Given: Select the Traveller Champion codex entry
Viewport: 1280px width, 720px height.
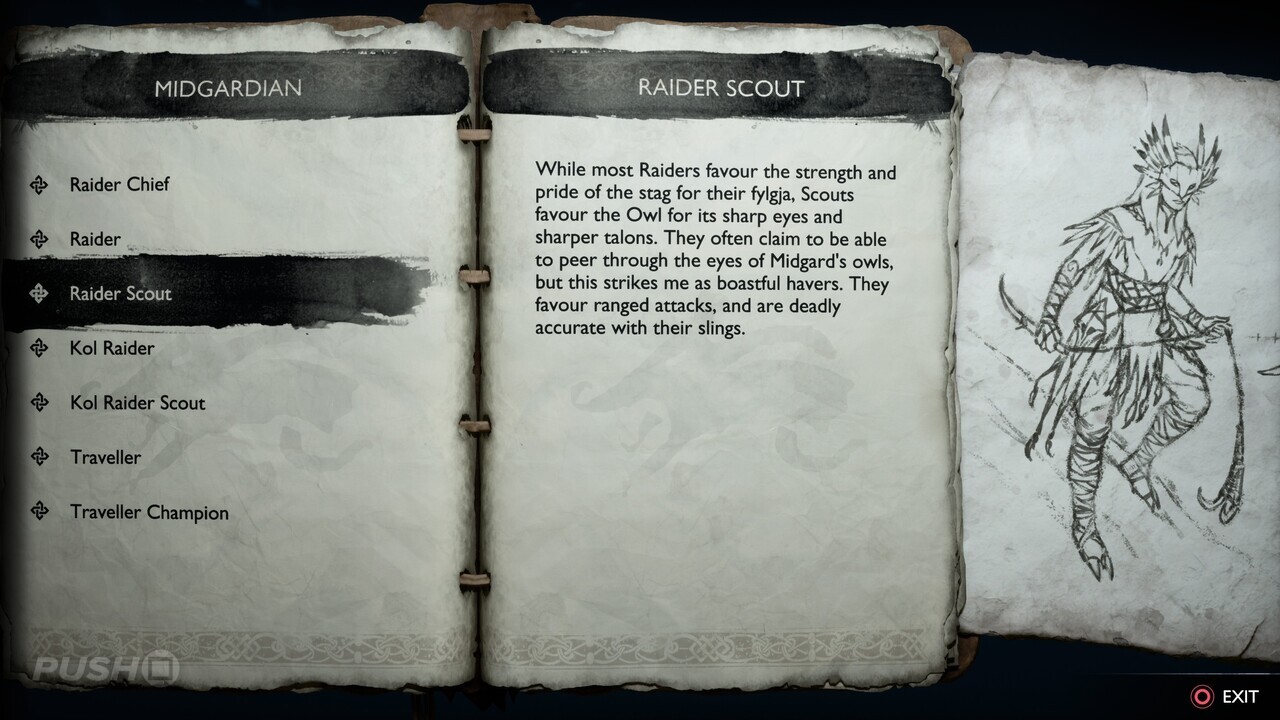Looking at the screenshot, I should (x=147, y=512).
